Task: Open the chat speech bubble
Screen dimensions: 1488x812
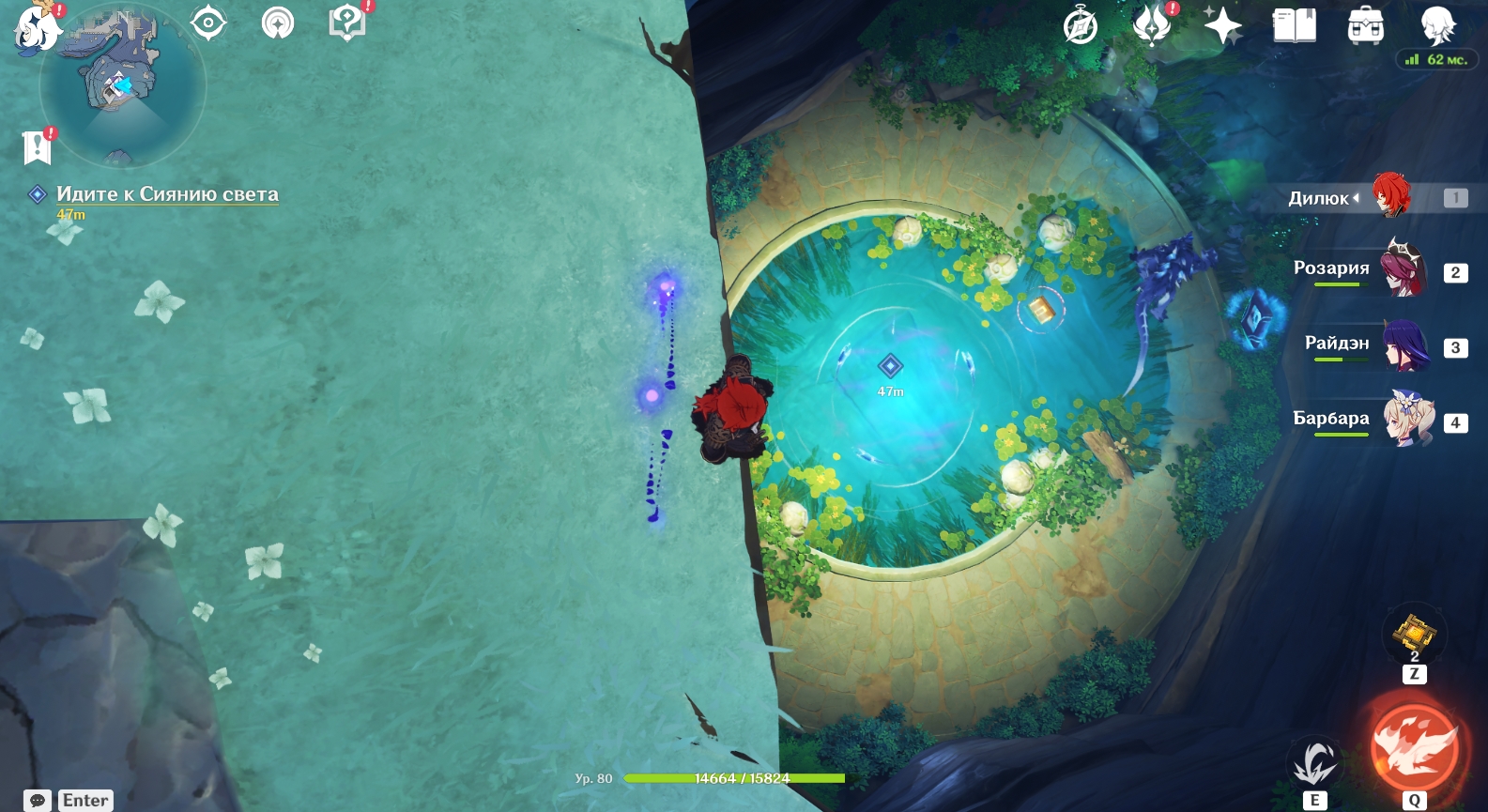Action: [x=38, y=801]
